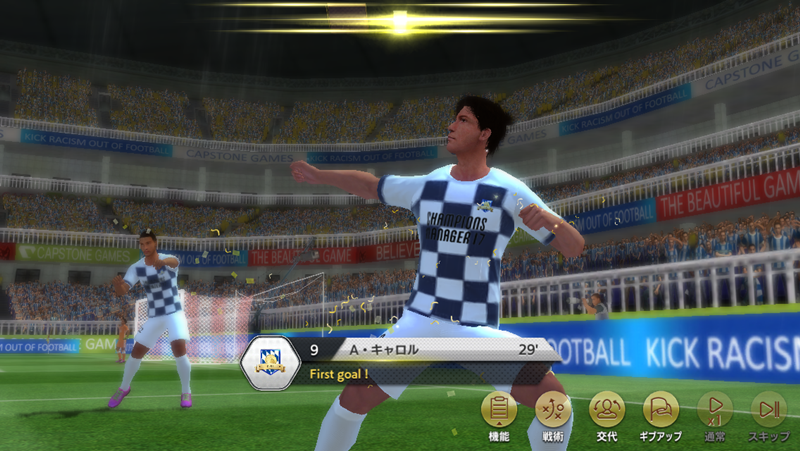Open the 戦術 tactics board
This screenshot has width=800, height=451.
click(x=553, y=410)
